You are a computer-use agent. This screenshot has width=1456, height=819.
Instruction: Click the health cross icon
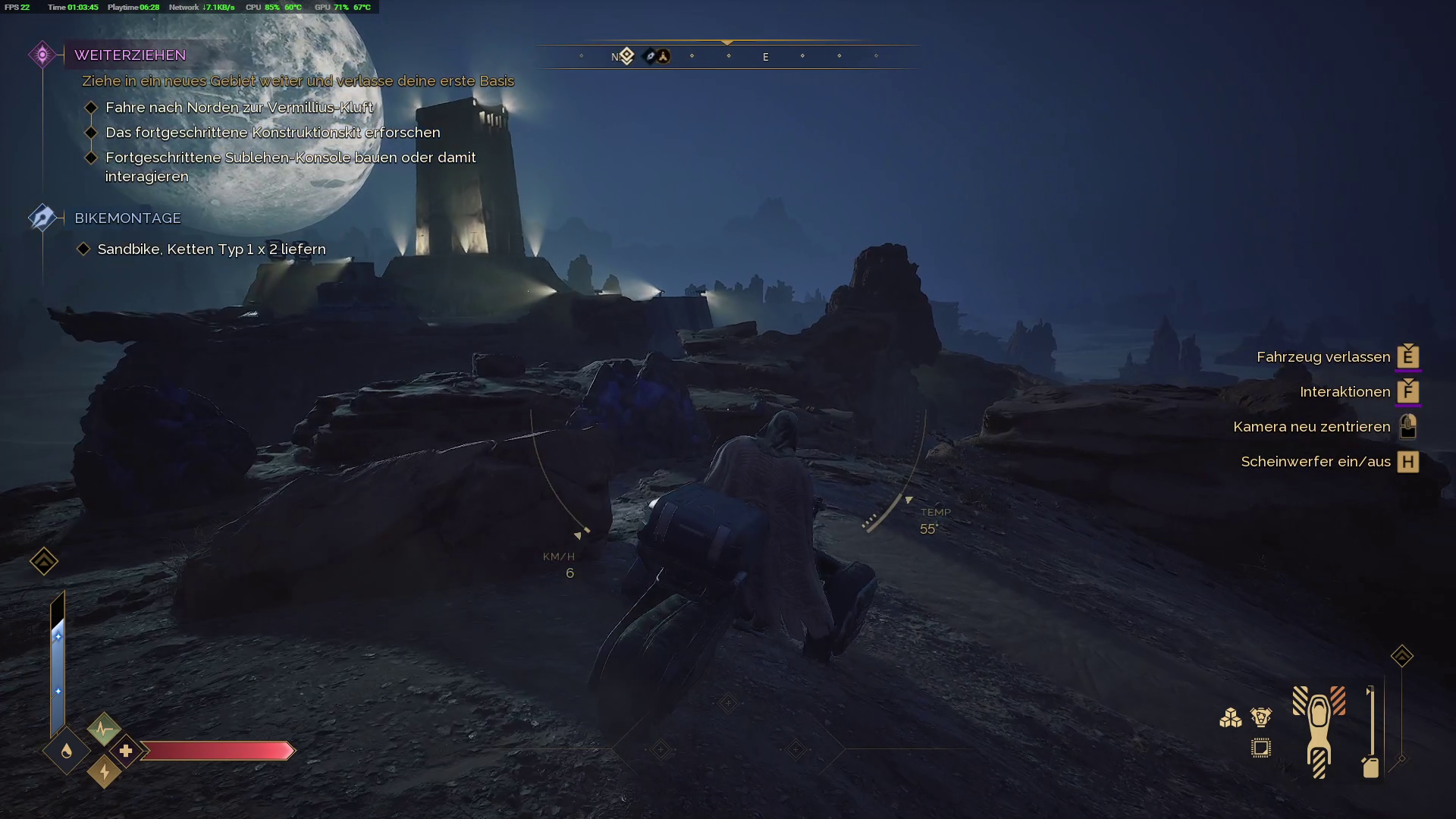pyautogui.click(x=126, y=751)
